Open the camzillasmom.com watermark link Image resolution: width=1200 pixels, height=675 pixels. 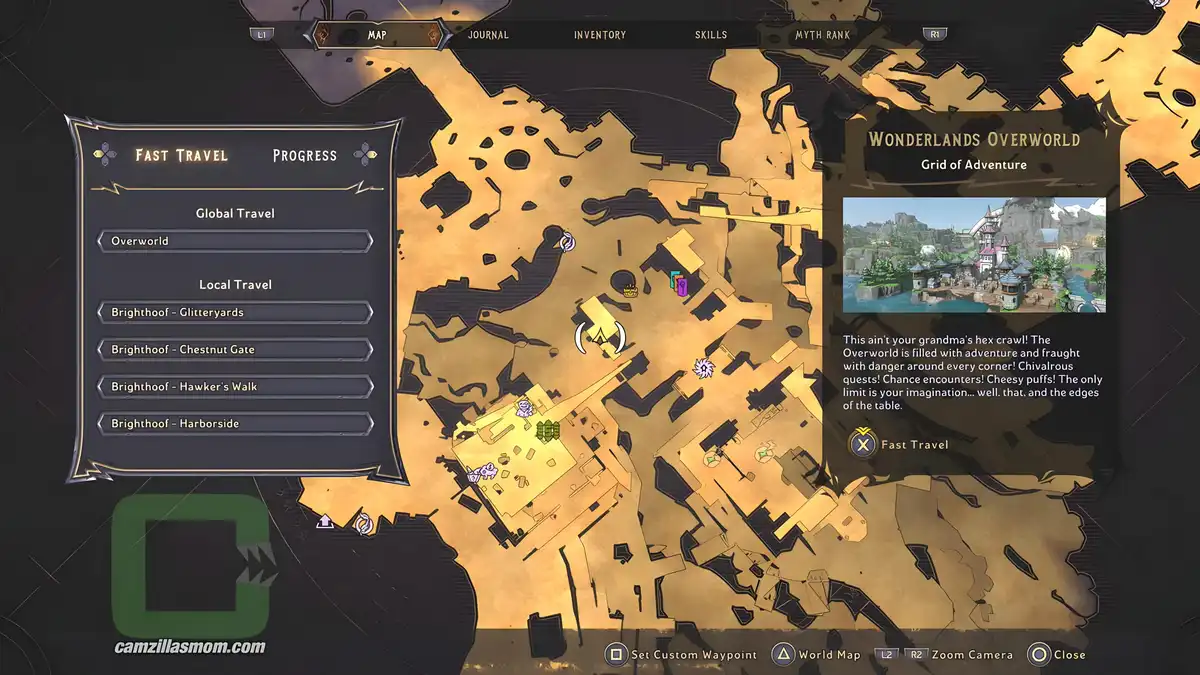click(190, 647)
